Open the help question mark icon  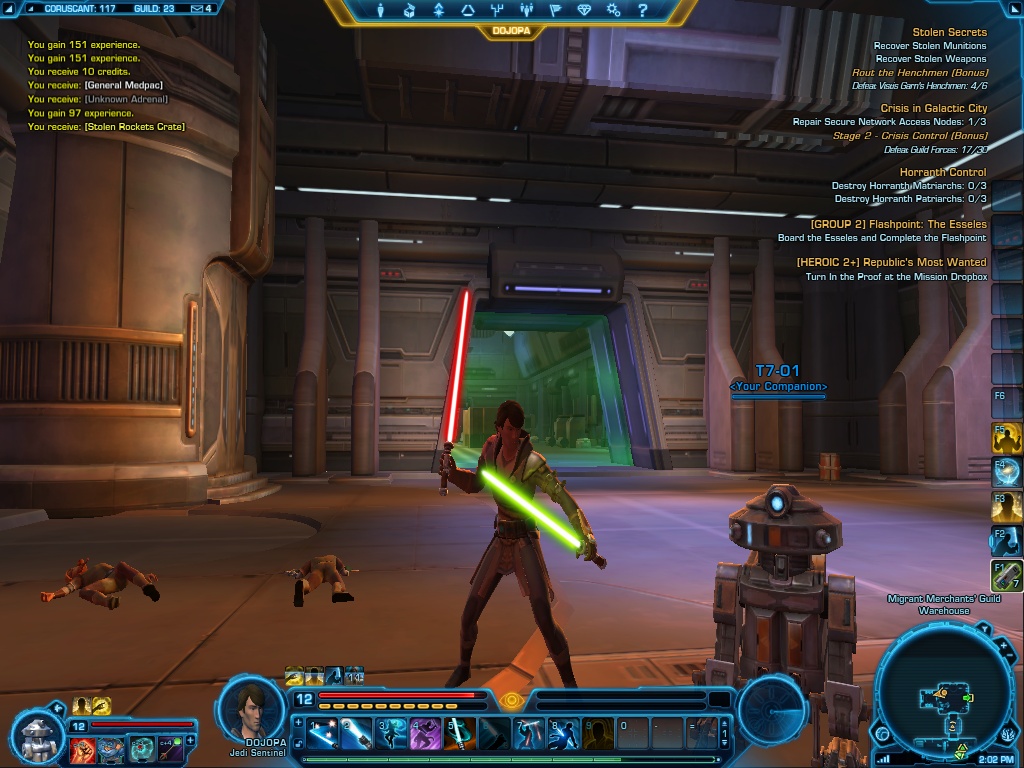(x=643, y=11)
